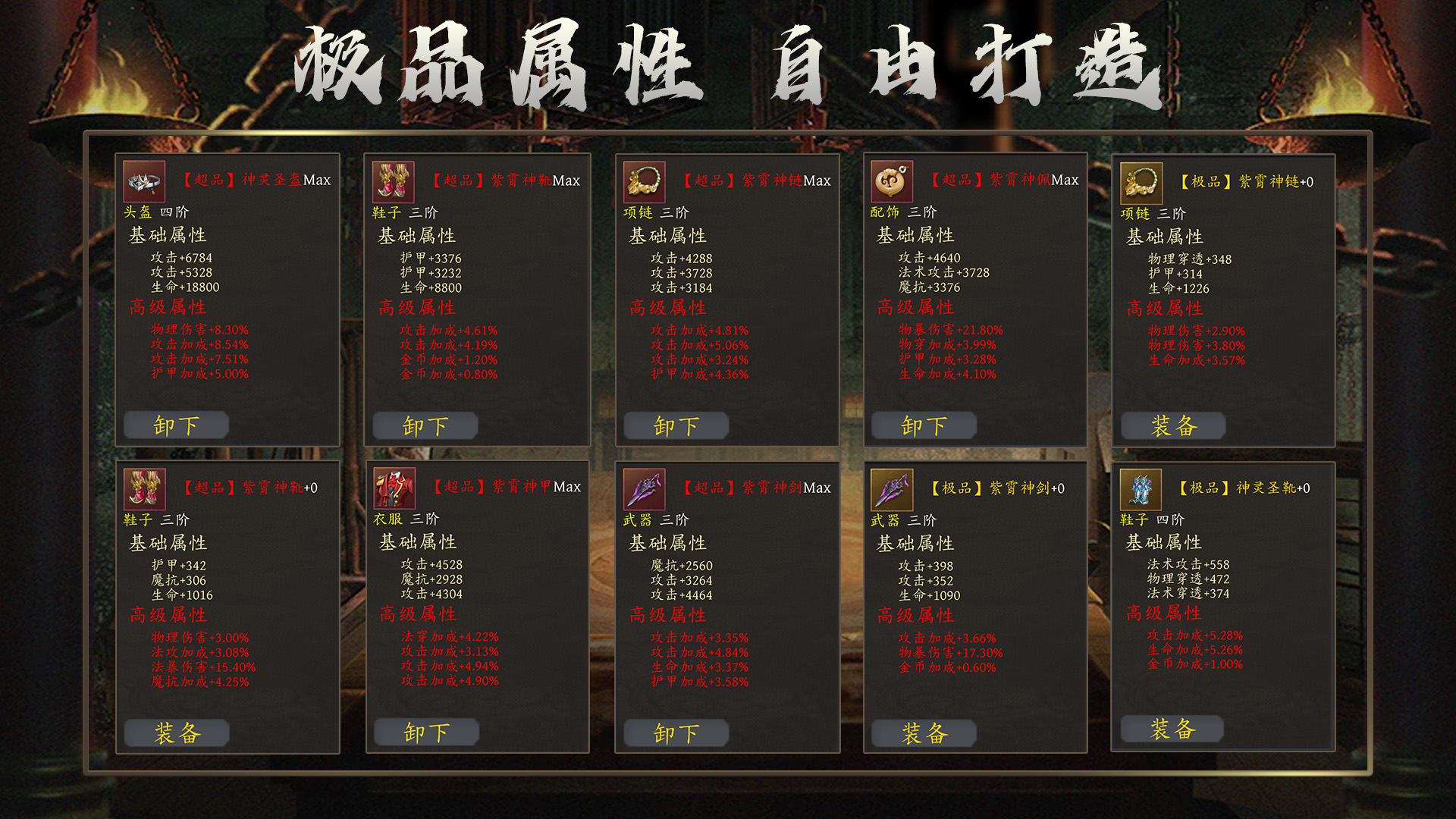Unequip the 紫霄神甲Max armor

pyautogui.click(x=425, y=732)
